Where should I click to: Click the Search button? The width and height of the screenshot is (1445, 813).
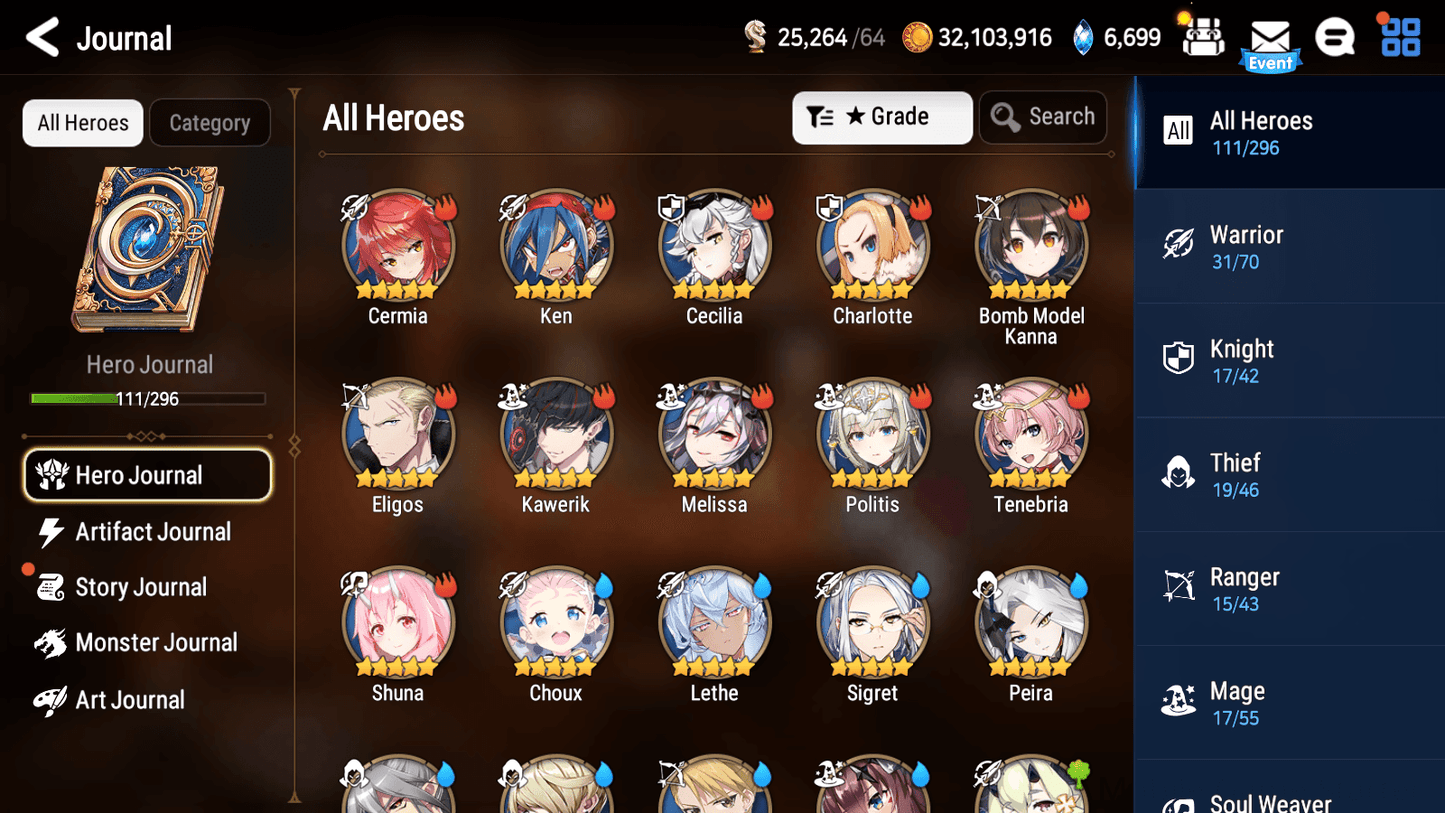coord(1043,116)
